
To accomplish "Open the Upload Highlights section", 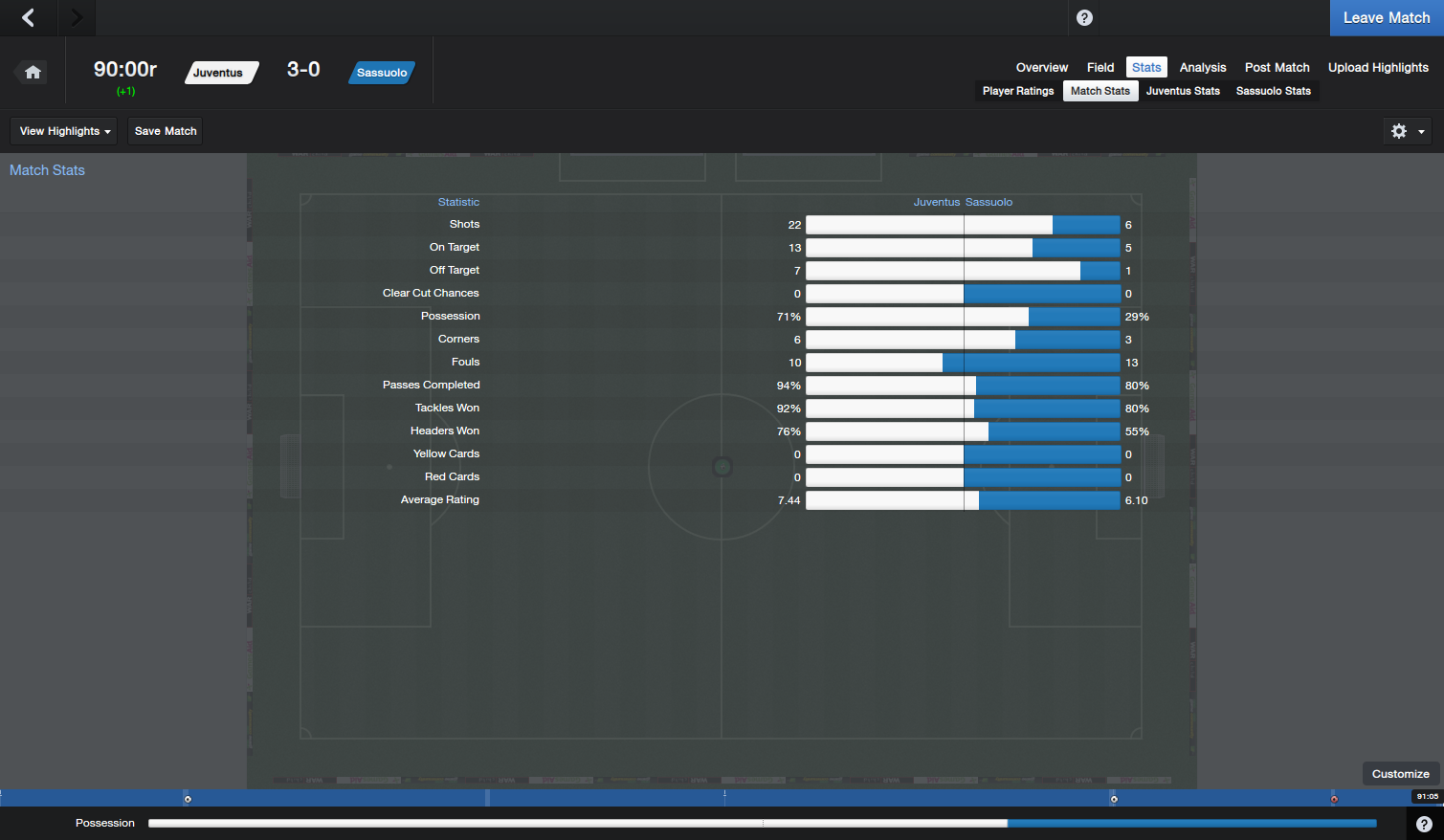I will 1378,67.
